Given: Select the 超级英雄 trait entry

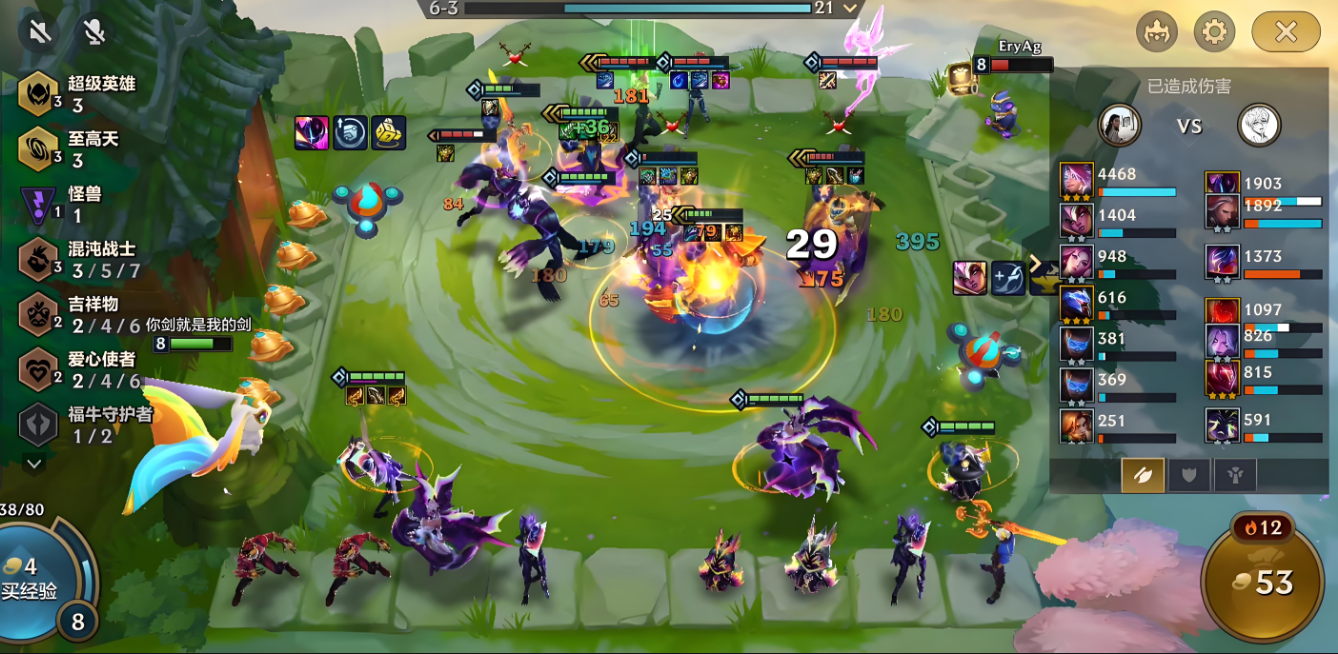Looking at the screenshot, I should tap(75, 94).
